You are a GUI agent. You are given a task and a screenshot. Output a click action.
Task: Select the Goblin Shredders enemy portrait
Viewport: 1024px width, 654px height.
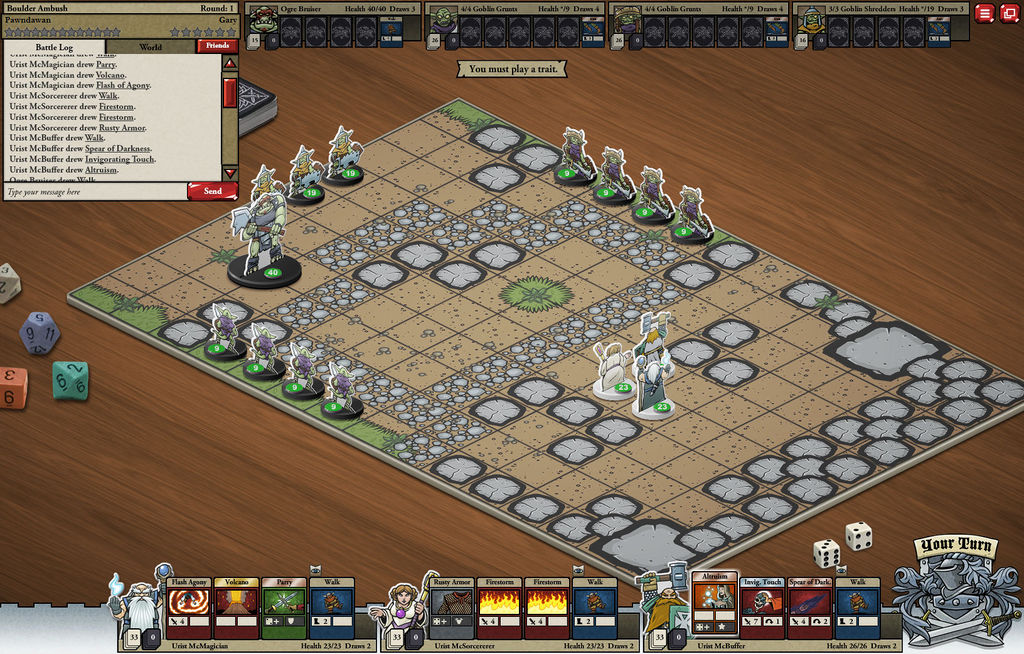tap(811, 20)
